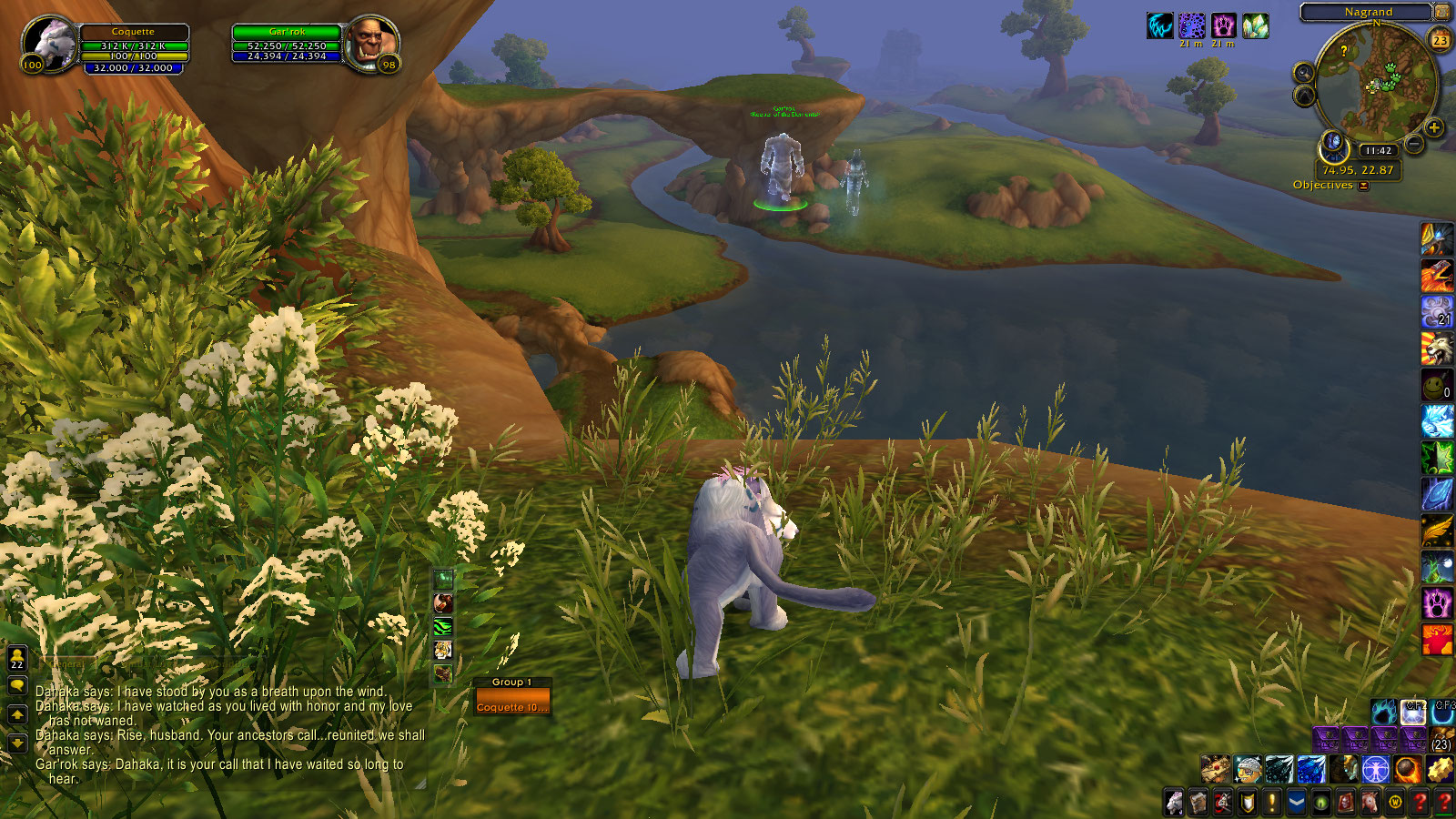
Task: Click Coquette's player portrait
Action: 51,44
